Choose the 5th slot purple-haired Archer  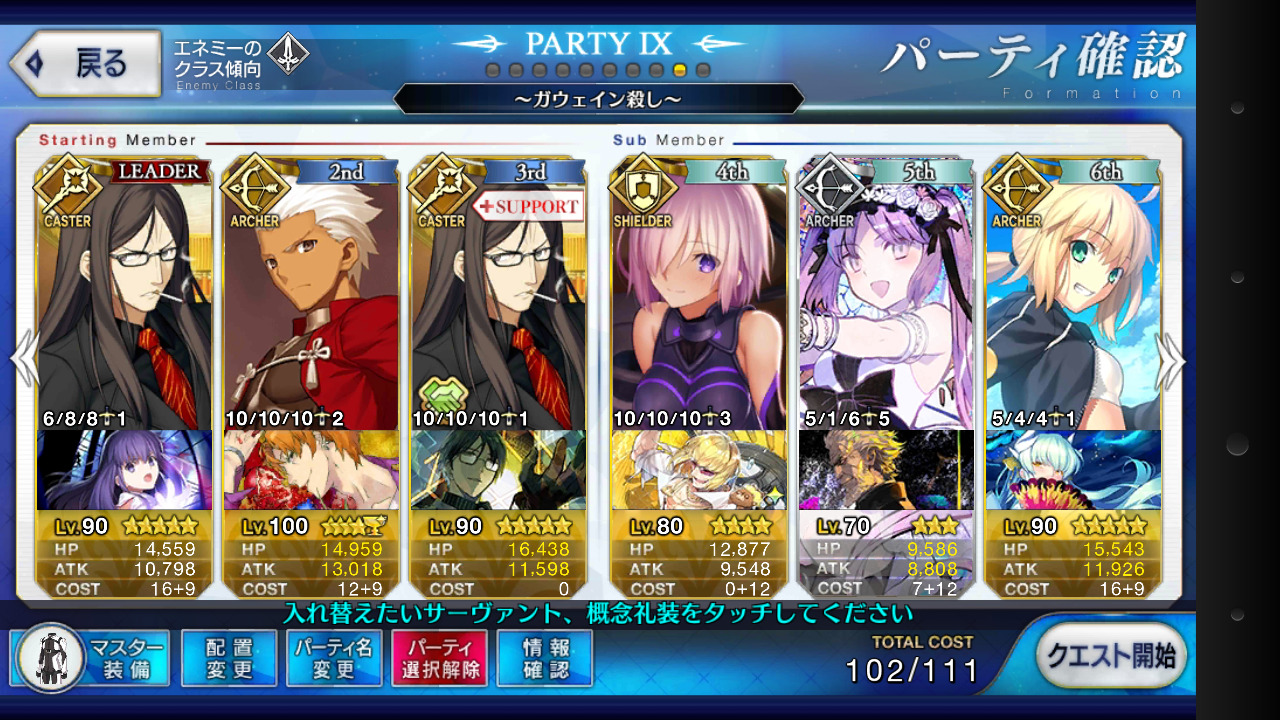click(886, 300)
